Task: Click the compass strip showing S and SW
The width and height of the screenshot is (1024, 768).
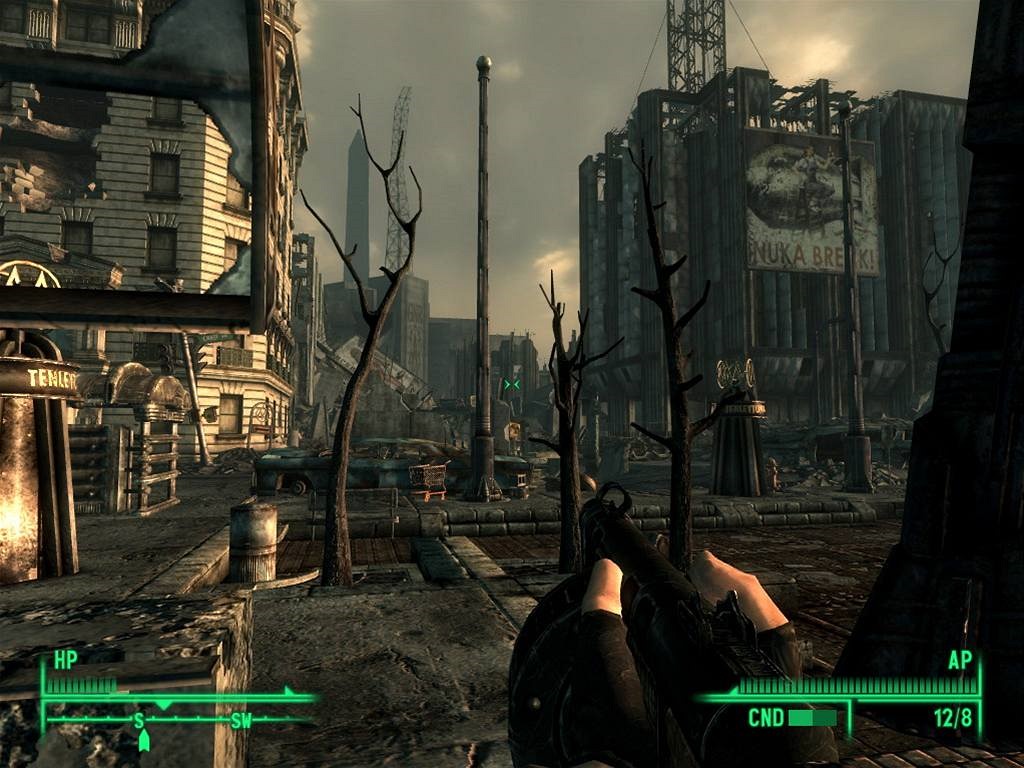Action: 180,719
